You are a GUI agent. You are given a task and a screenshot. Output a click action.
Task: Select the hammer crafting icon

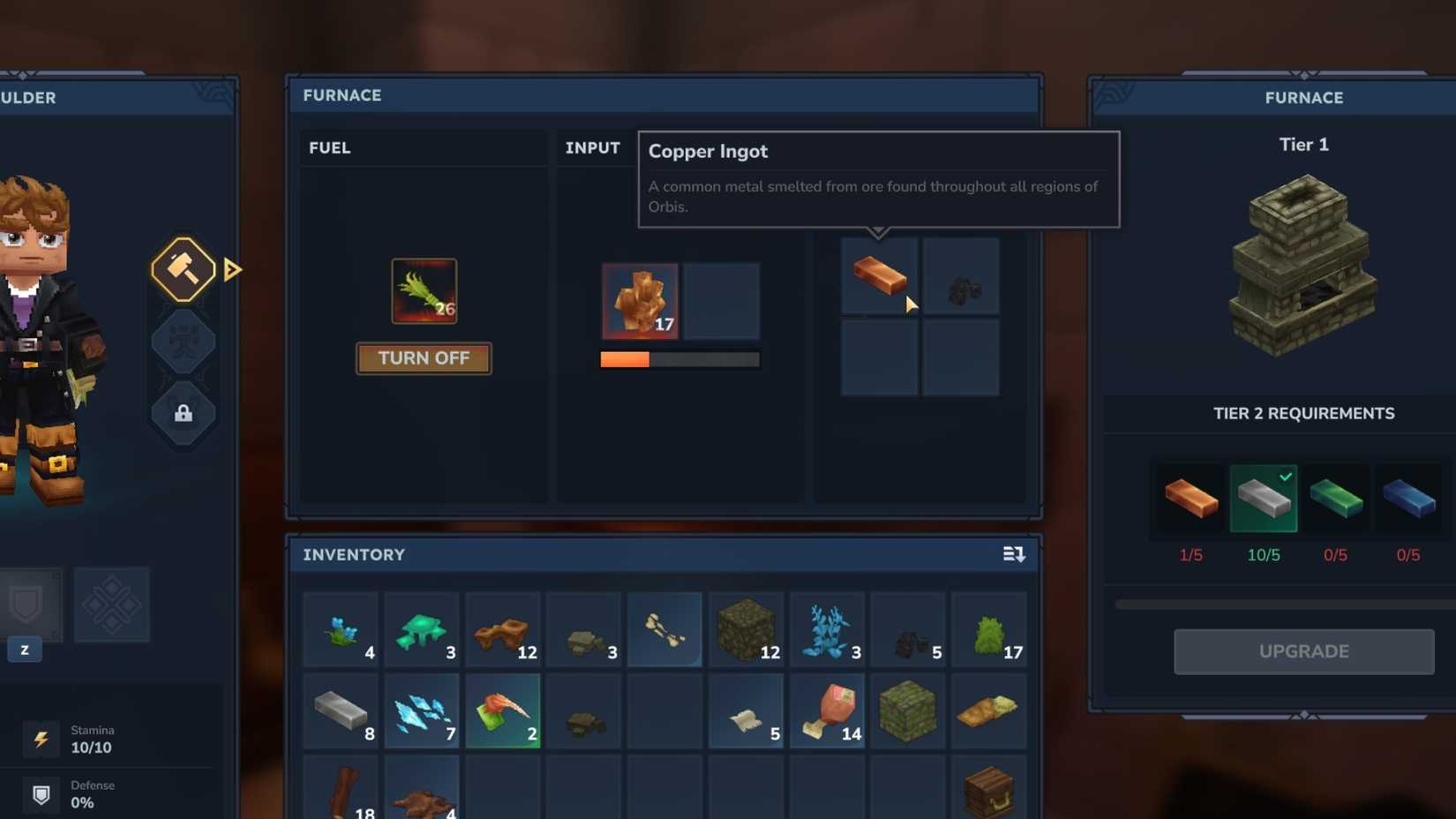183,269
